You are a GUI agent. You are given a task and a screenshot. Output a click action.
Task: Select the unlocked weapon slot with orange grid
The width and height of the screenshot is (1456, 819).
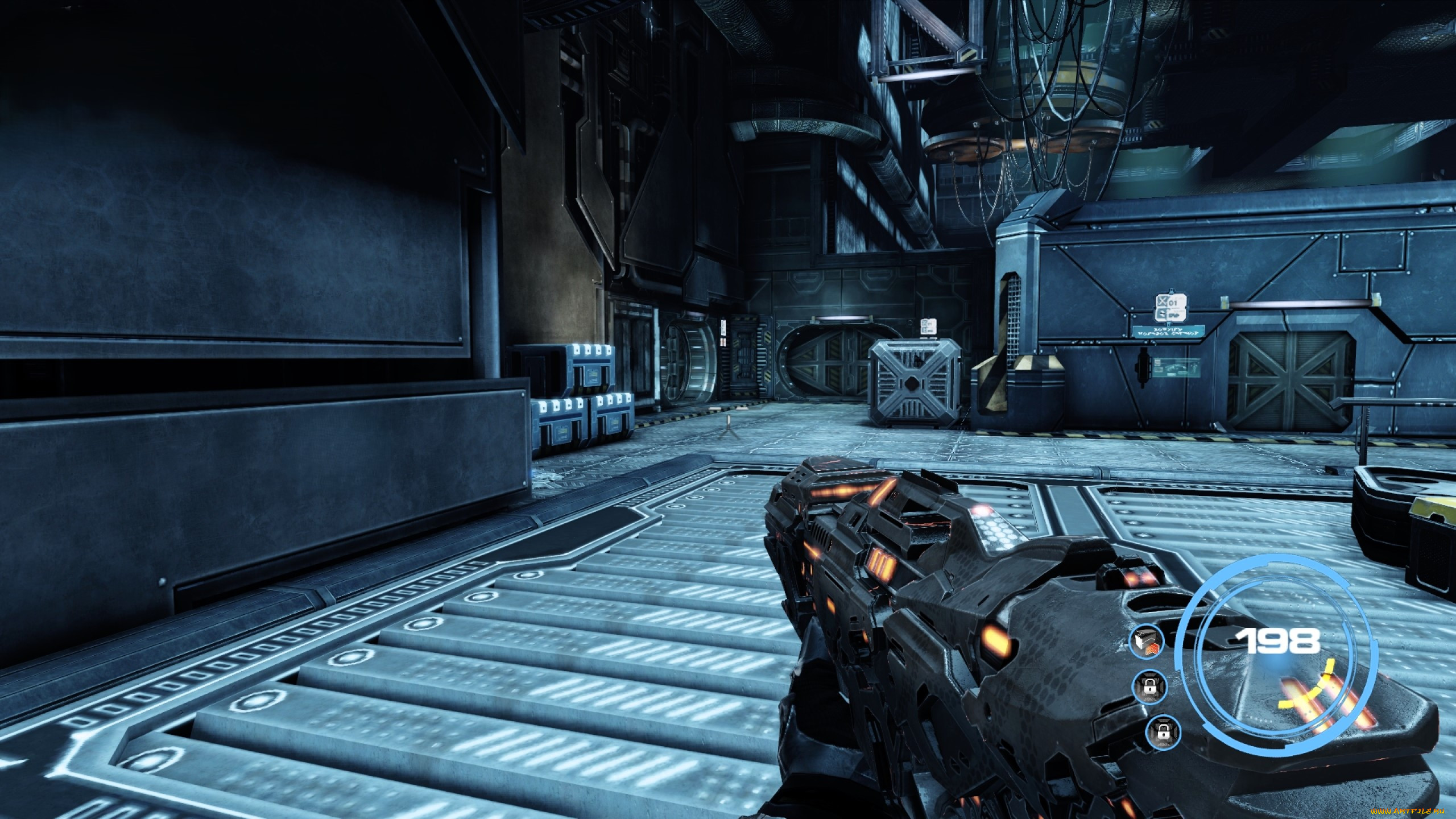click(1146, 642)
